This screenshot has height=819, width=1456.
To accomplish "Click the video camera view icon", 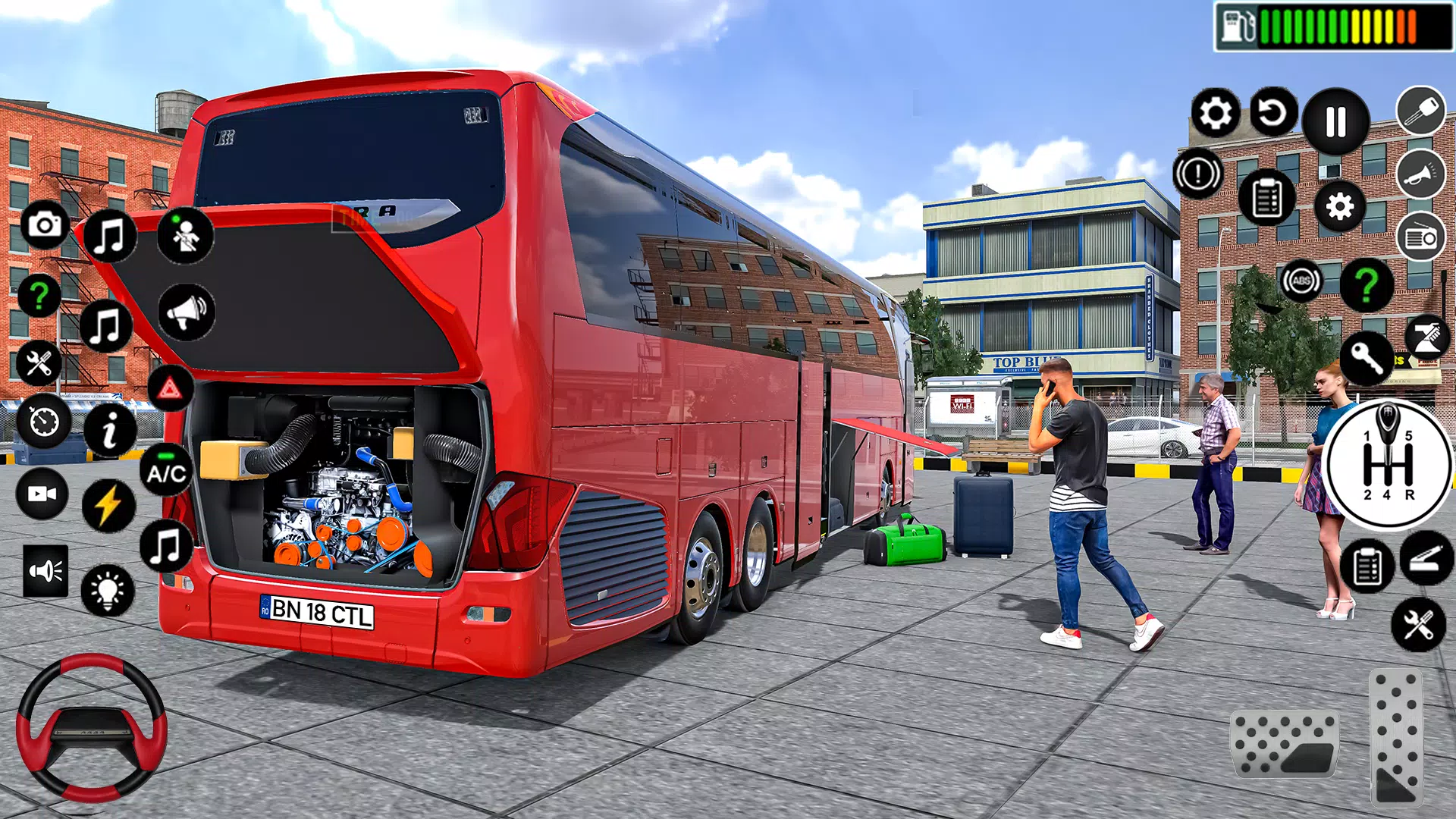I will (x=42, y=494).
